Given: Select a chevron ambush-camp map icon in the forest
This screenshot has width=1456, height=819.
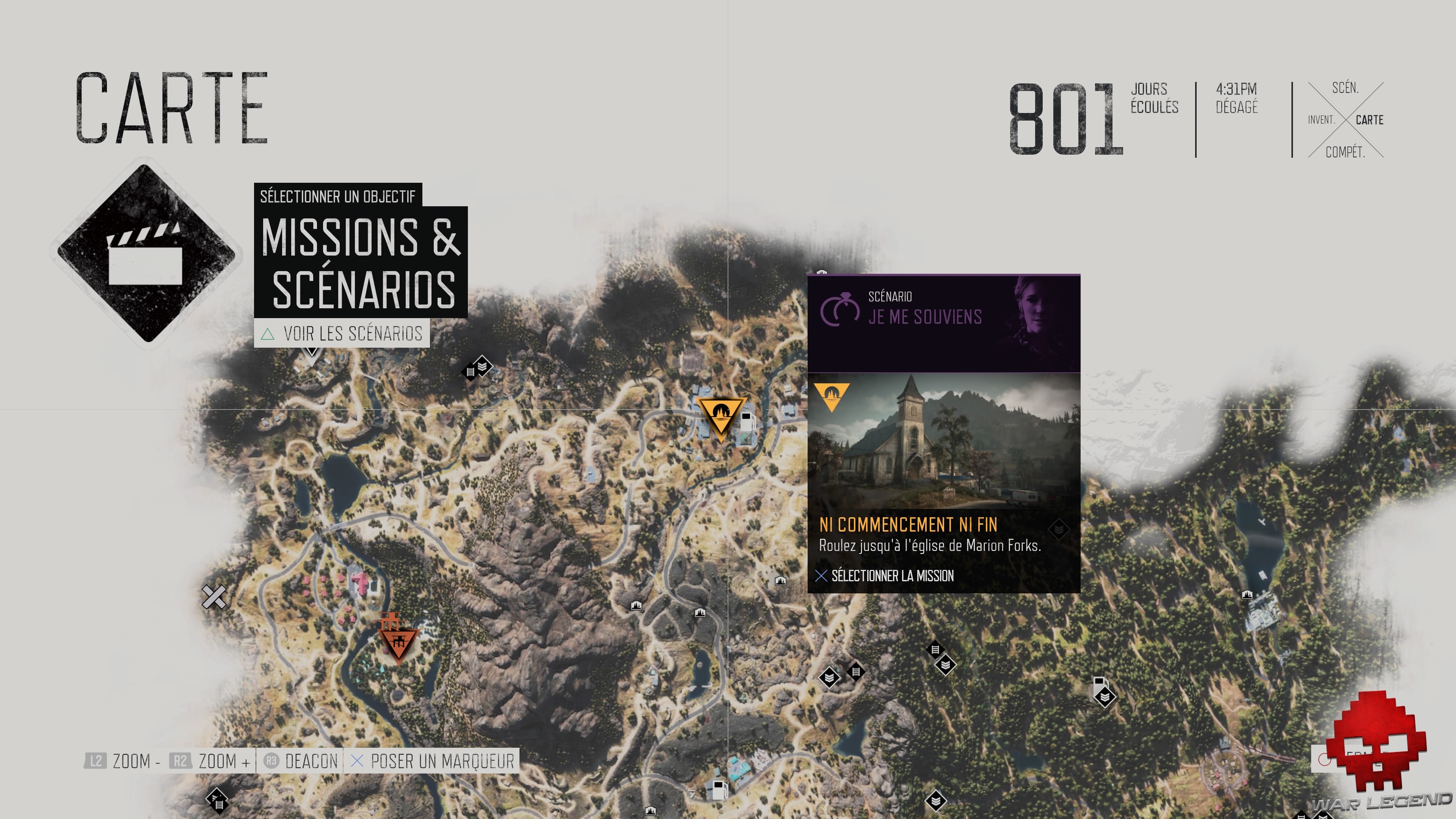Looking at the screenshot, I should coord(946,665).
